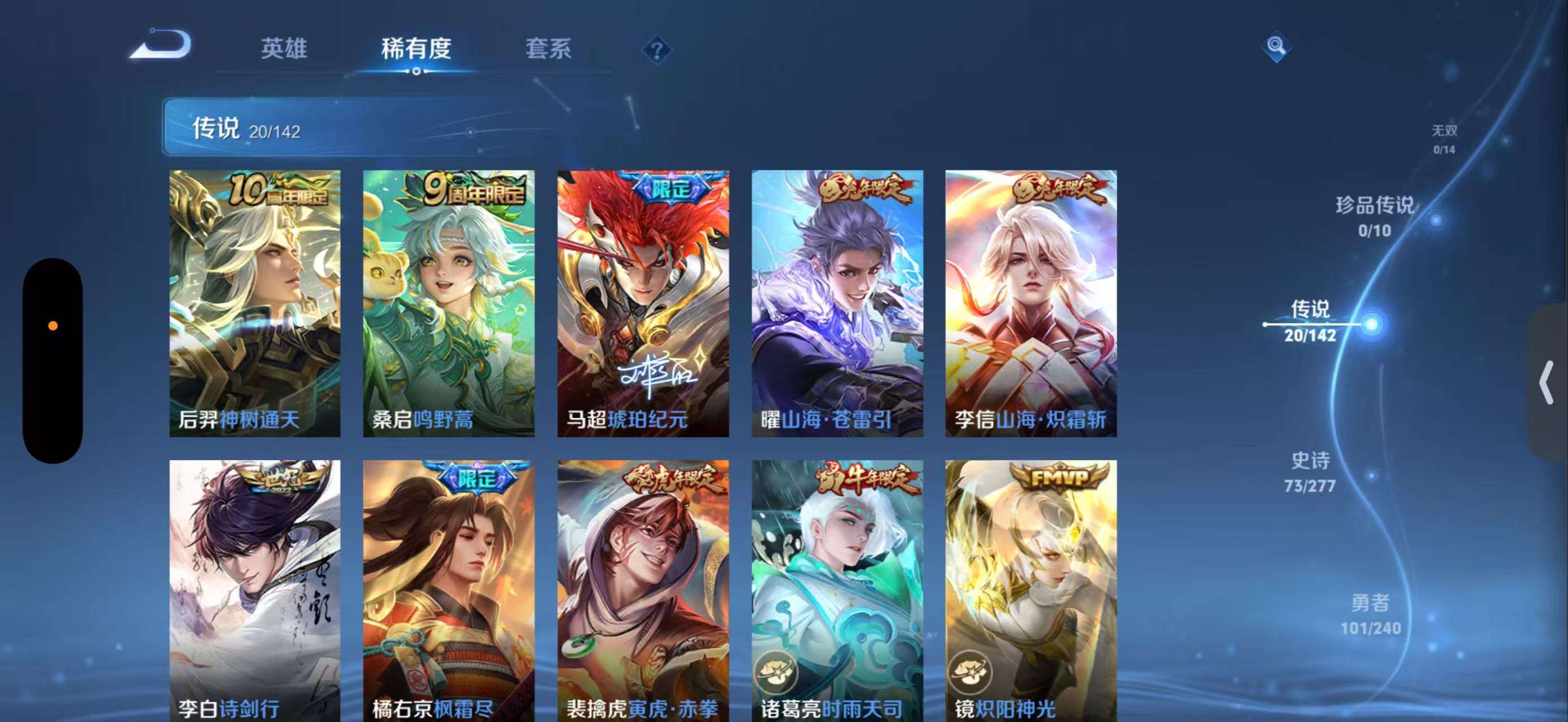This screenshot has width=1568, height=722.
Task: Open the 桑启鸣野蒿 skin thumbnail
Action: point(449,301)
